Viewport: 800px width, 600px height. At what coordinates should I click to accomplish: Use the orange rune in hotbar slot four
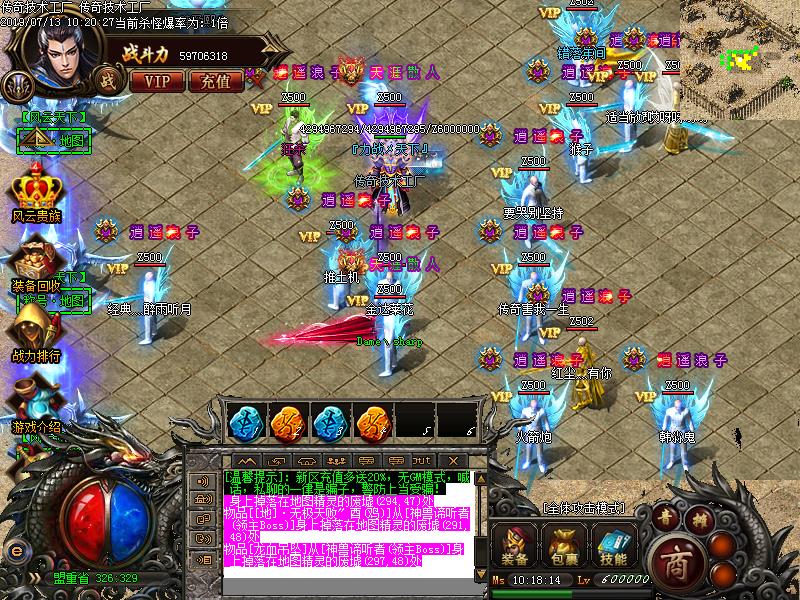pos(373,422)
